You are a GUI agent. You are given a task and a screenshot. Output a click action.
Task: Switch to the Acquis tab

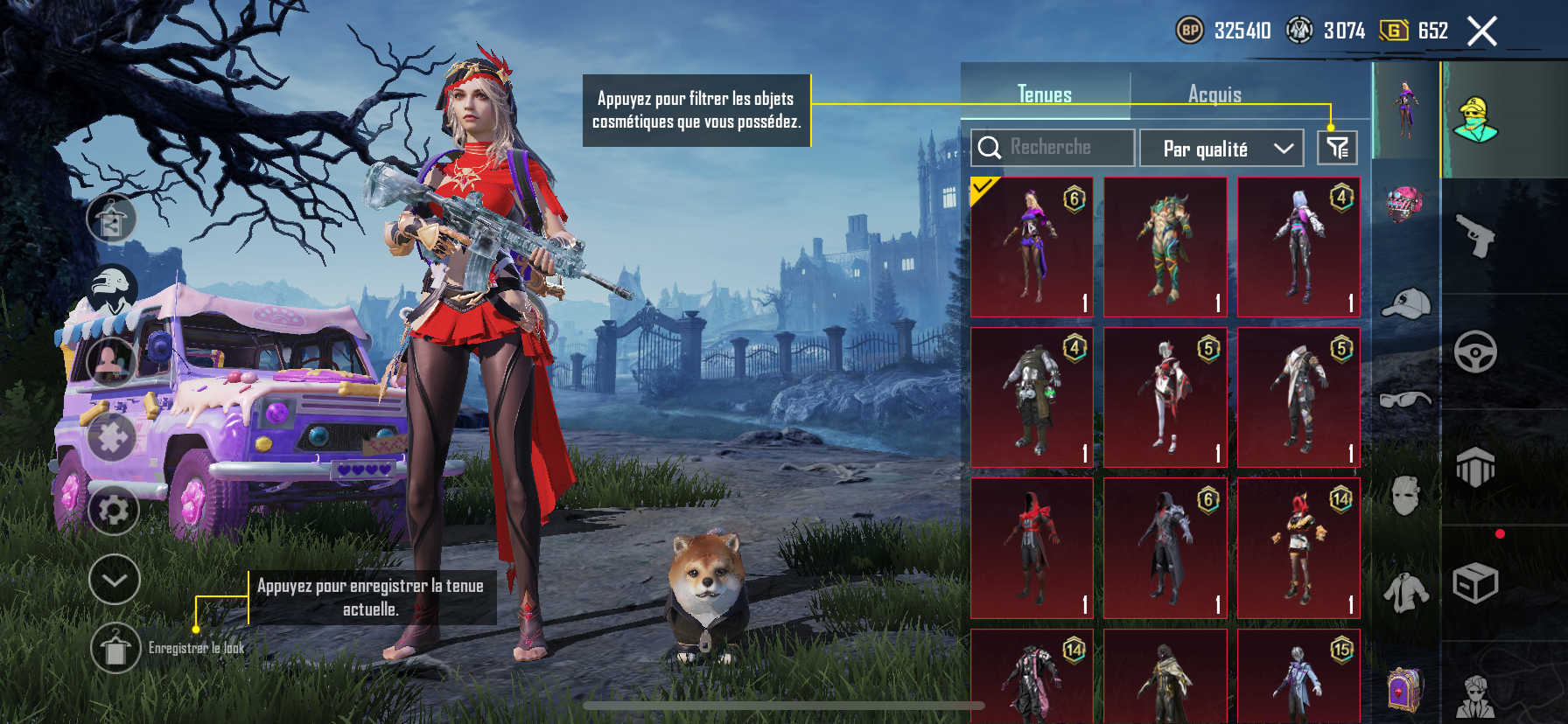tap(1214, 94)
